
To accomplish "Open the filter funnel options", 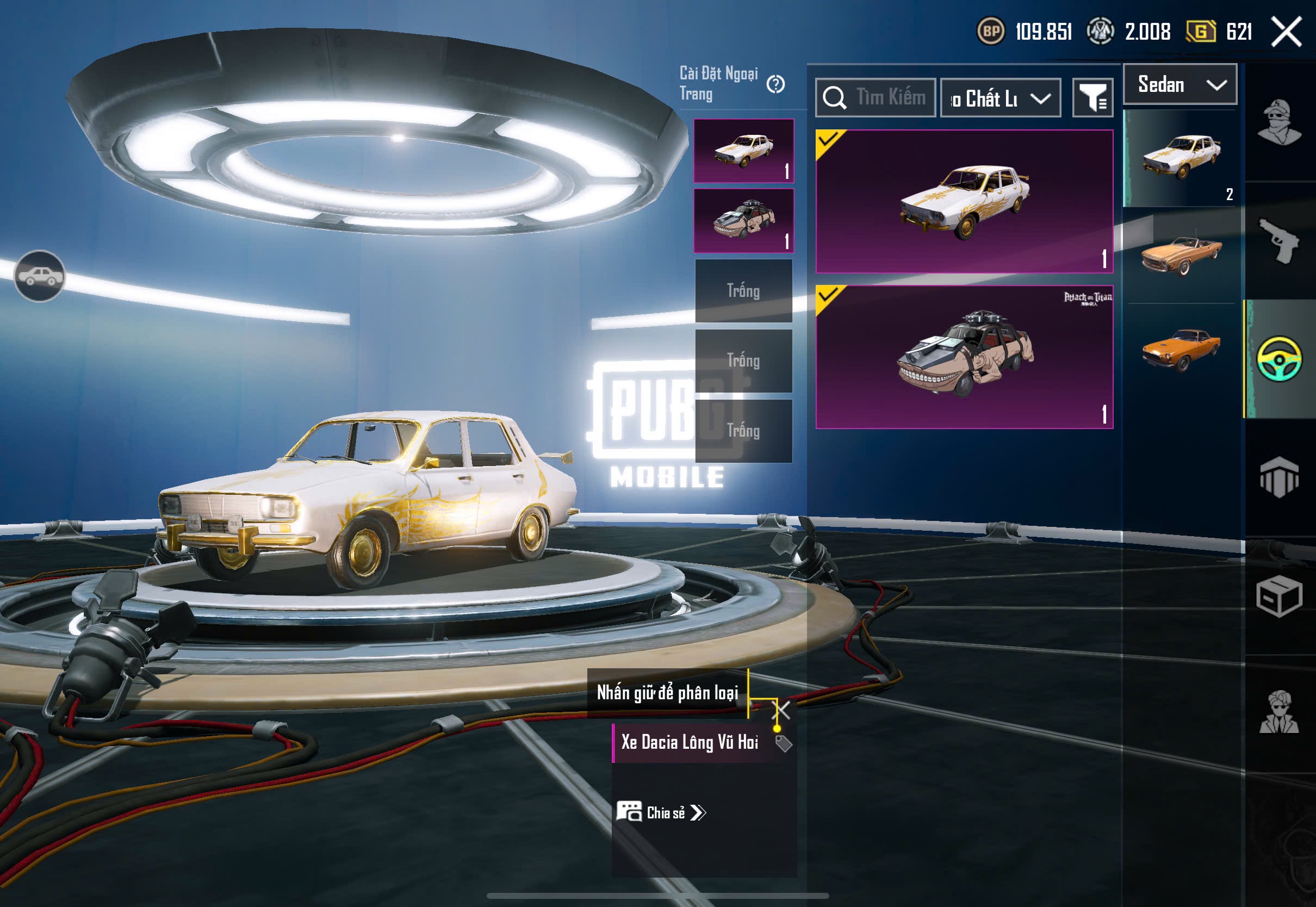I will tap(1092, 98).
